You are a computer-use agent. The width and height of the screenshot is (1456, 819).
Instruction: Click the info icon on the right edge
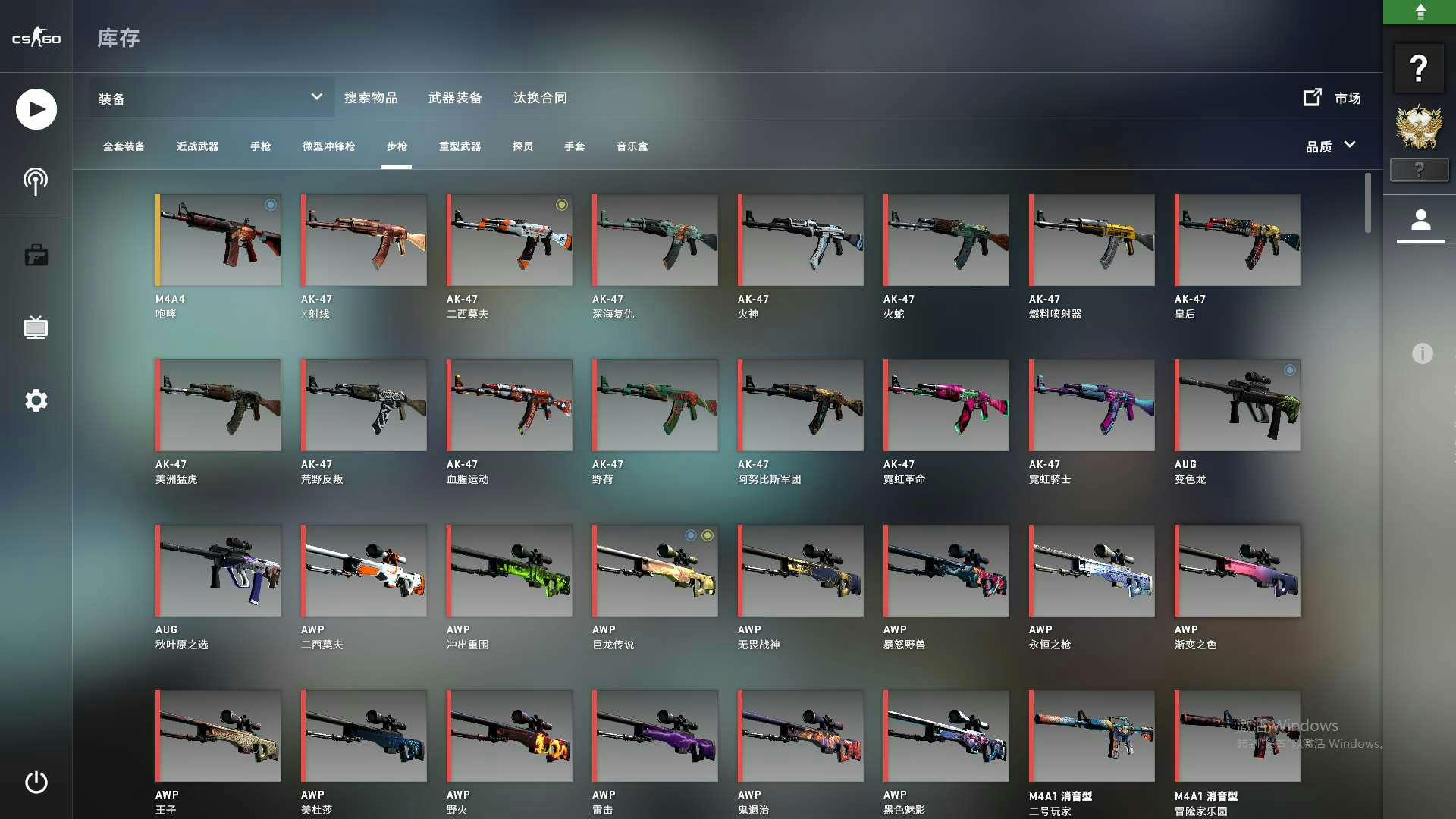[x=1421, y=353]
